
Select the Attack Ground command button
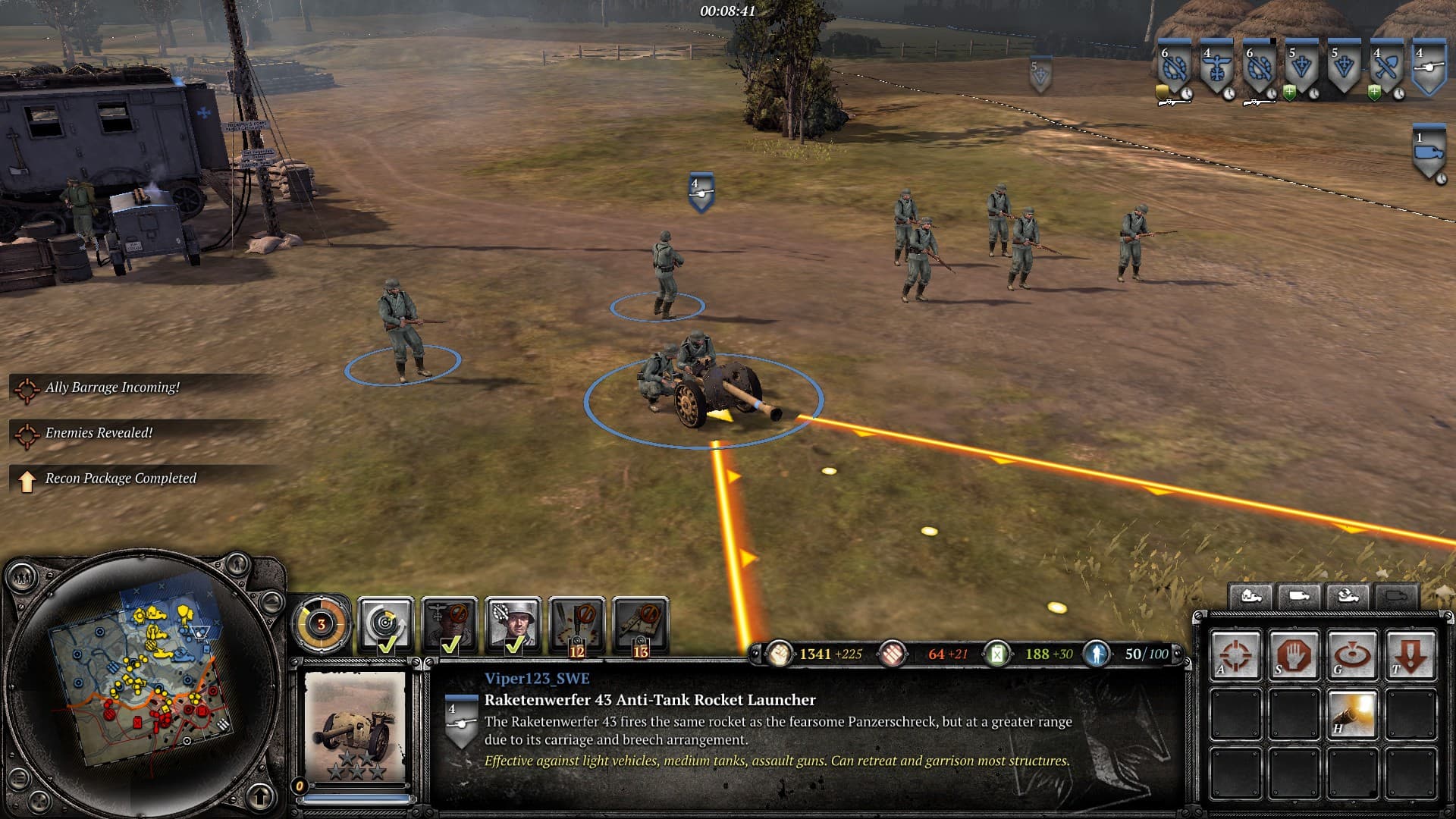[x=1352, y=654]
